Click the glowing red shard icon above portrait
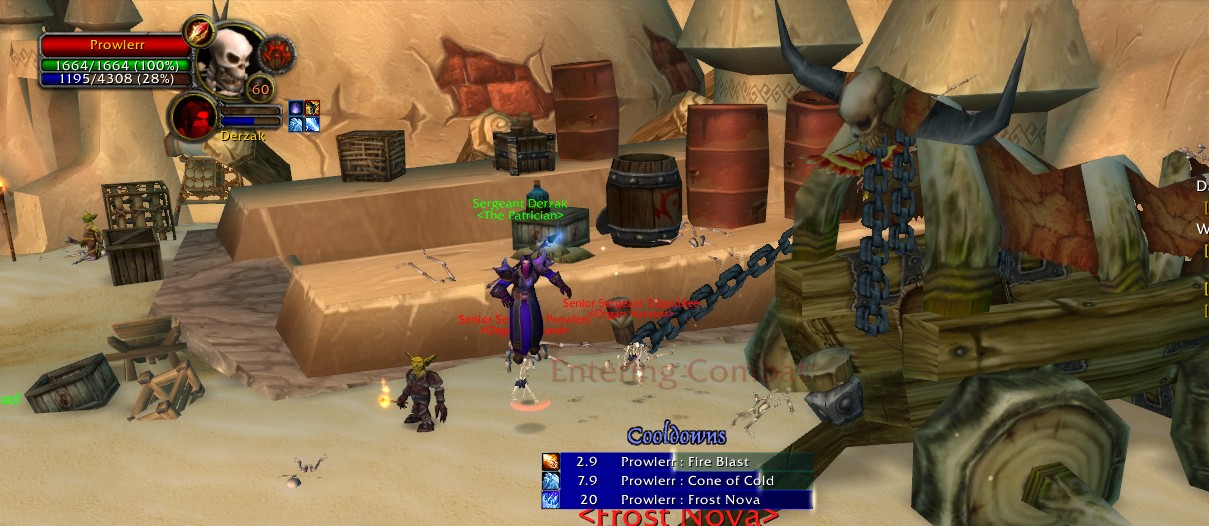 (x=199, y=30)
